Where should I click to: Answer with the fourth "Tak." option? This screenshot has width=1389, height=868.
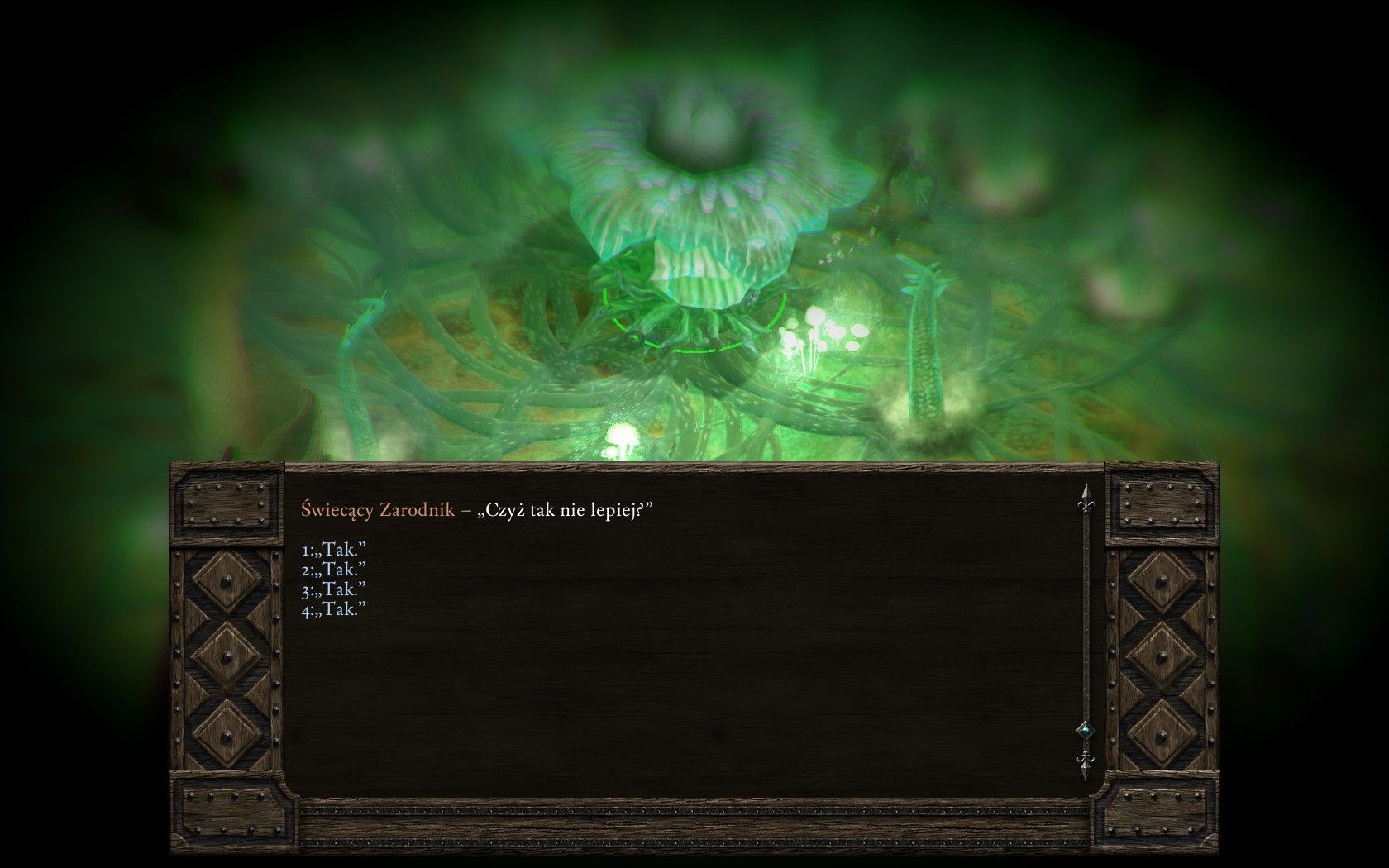pyautogui.click(x=334, y=609)
